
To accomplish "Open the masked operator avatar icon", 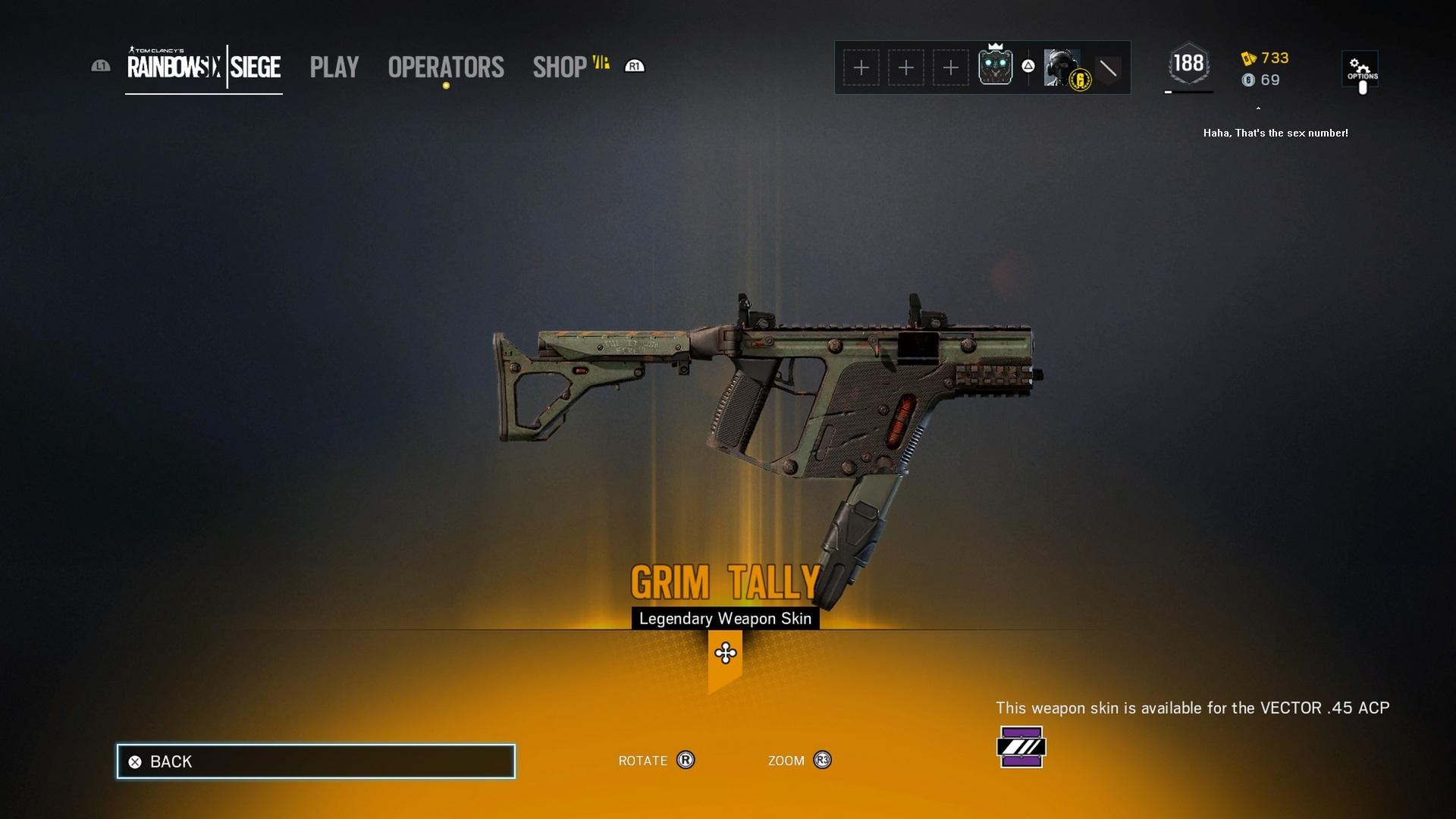I will pos(1060,67).
